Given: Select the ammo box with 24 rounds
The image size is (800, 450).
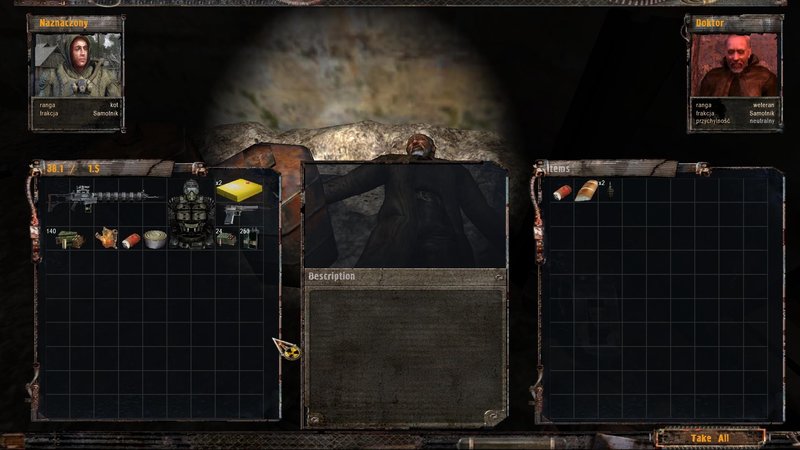Looking at the screenshot, I should tap(226, 240).
